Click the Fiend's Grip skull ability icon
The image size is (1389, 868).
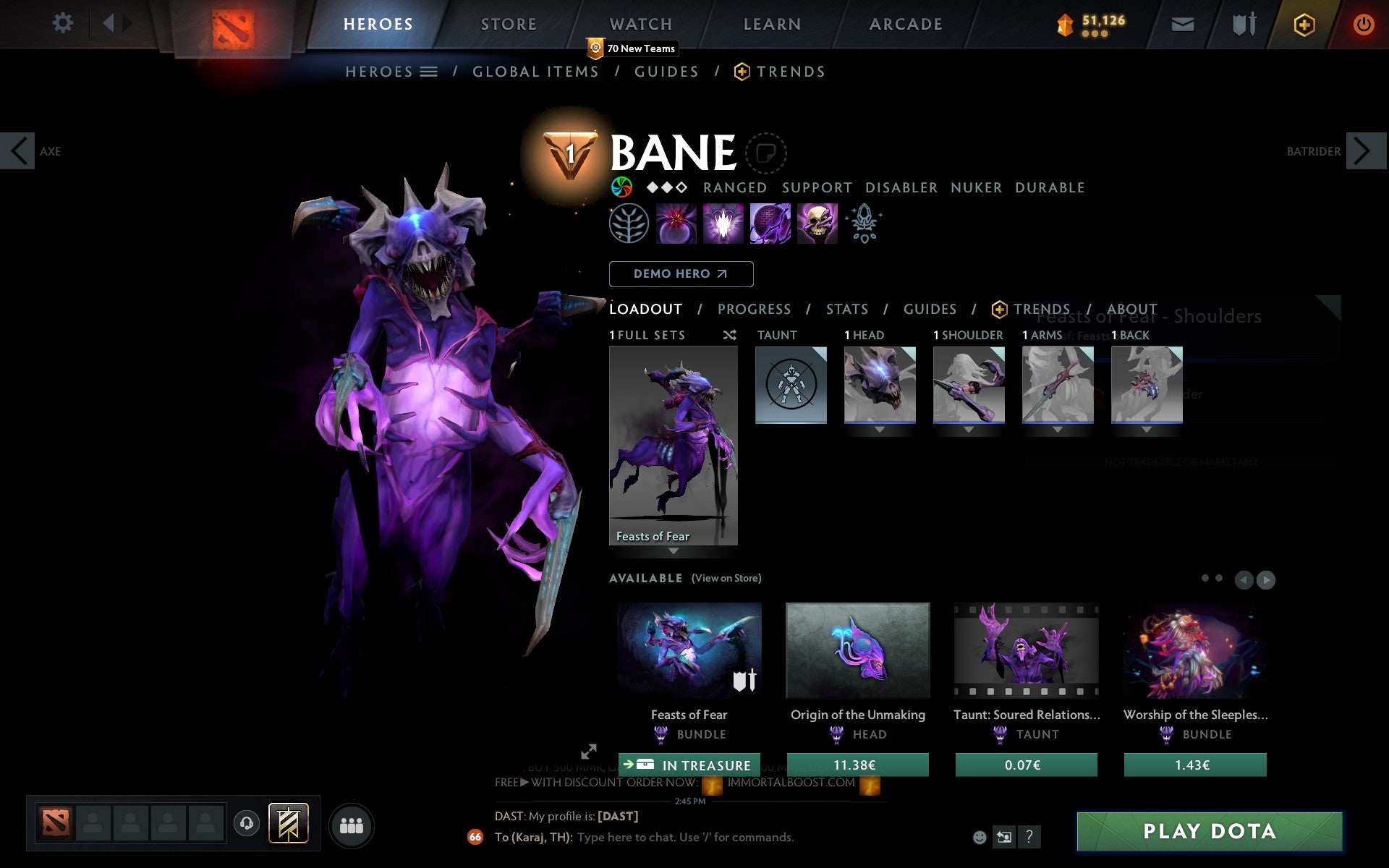click(817, 223)
